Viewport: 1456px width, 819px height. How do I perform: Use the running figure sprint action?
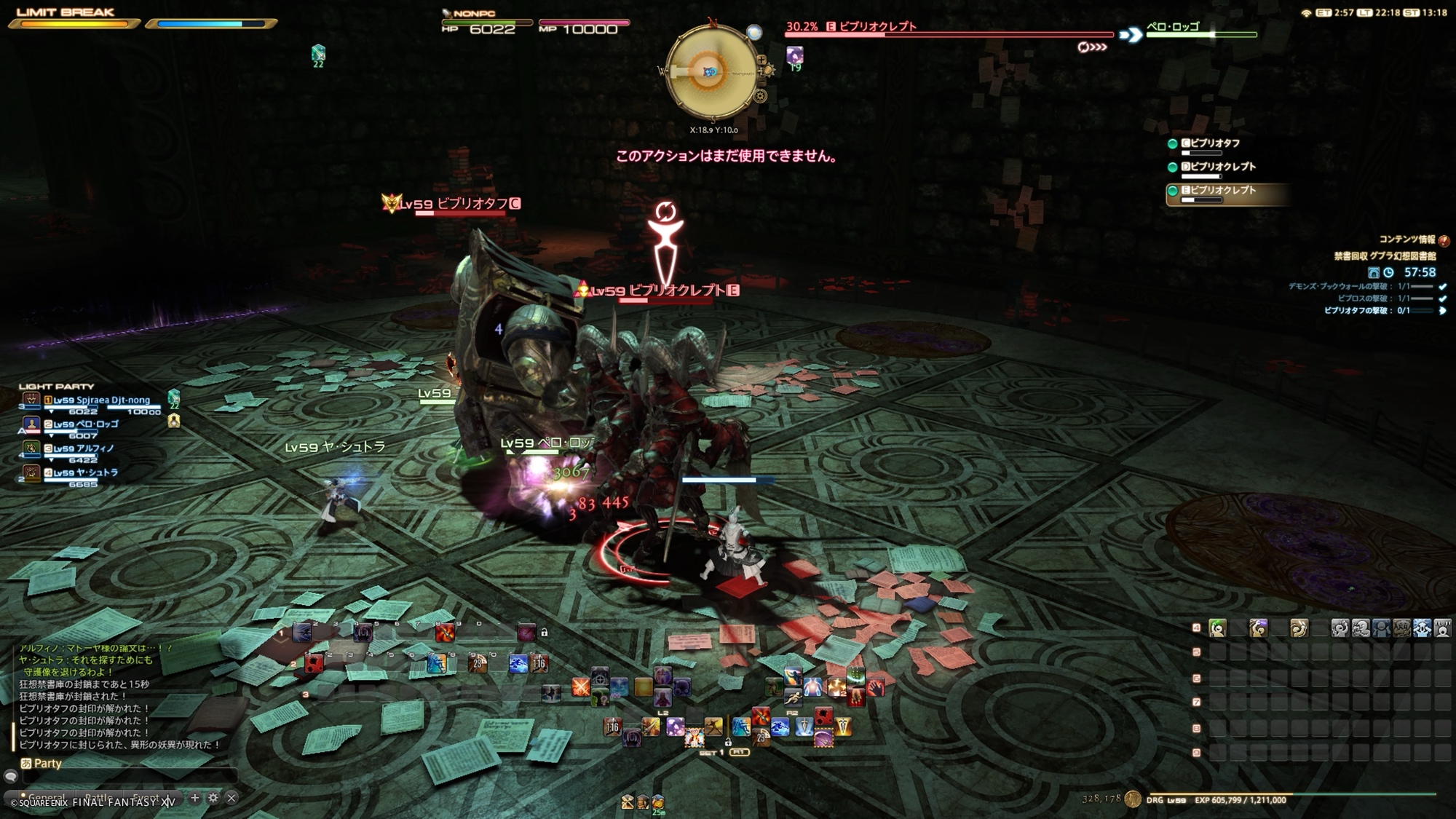[x=793, y=697]
